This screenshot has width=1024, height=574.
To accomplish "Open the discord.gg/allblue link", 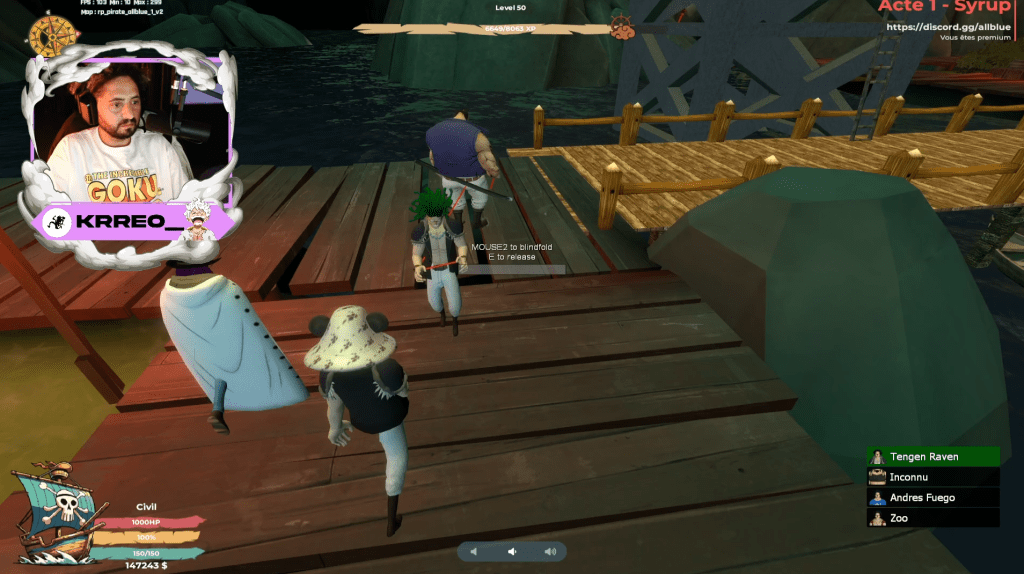I will (x=948, y=26).
